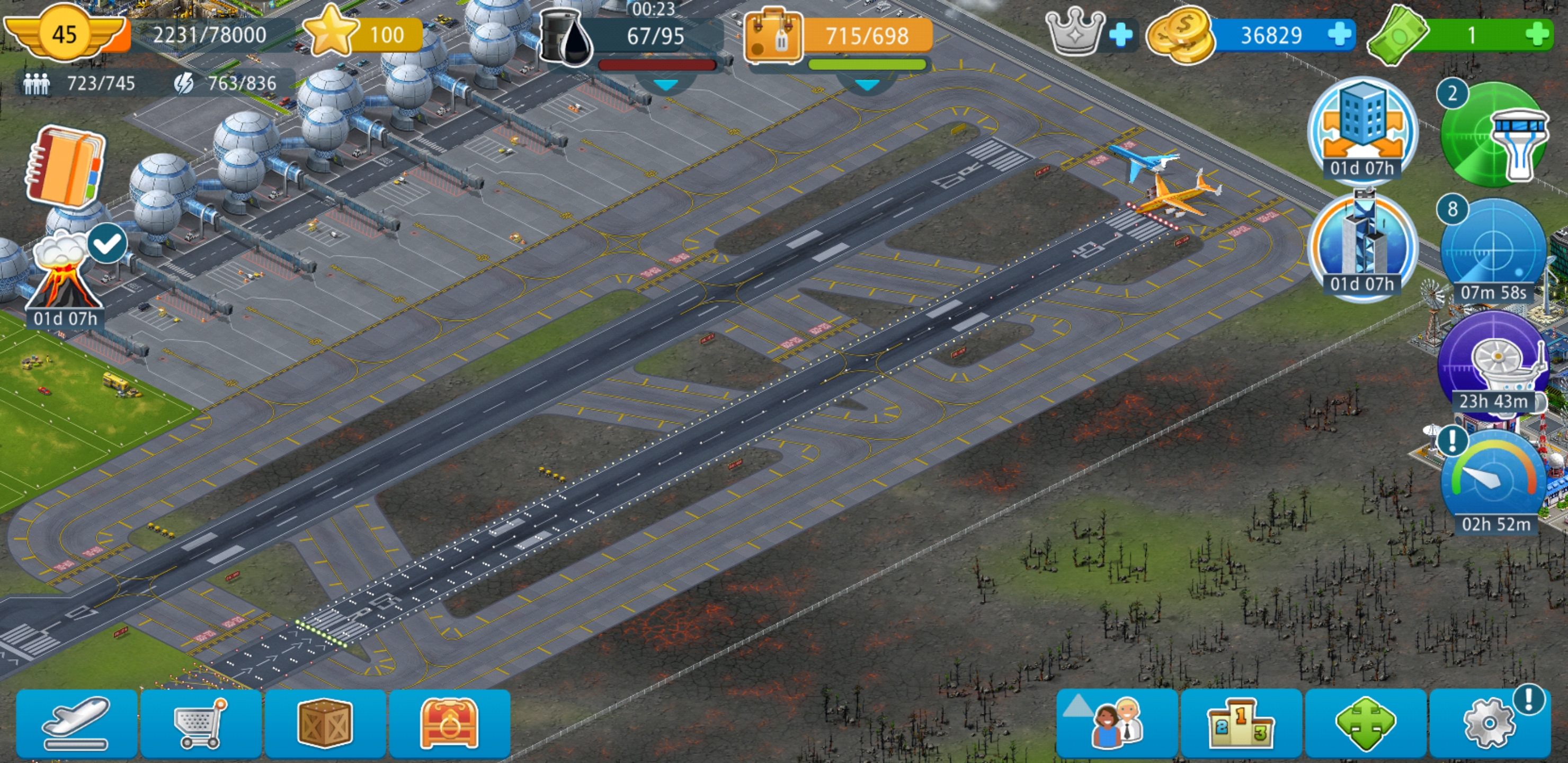
Task: Open the orange journal notebook
Action: pyautogui.click(x=64, y=167)
